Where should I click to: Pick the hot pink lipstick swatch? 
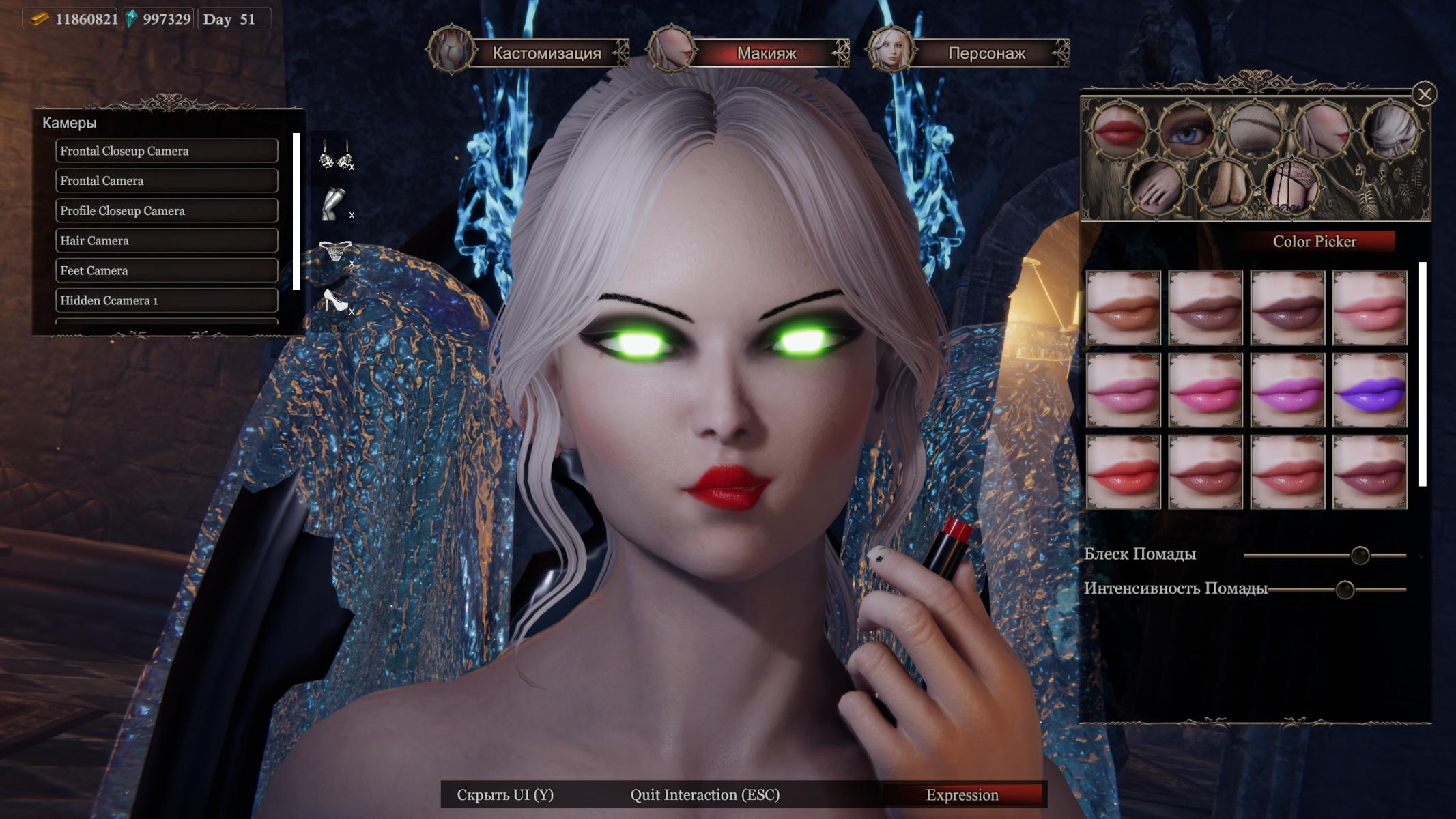[x=1205, y=390]
